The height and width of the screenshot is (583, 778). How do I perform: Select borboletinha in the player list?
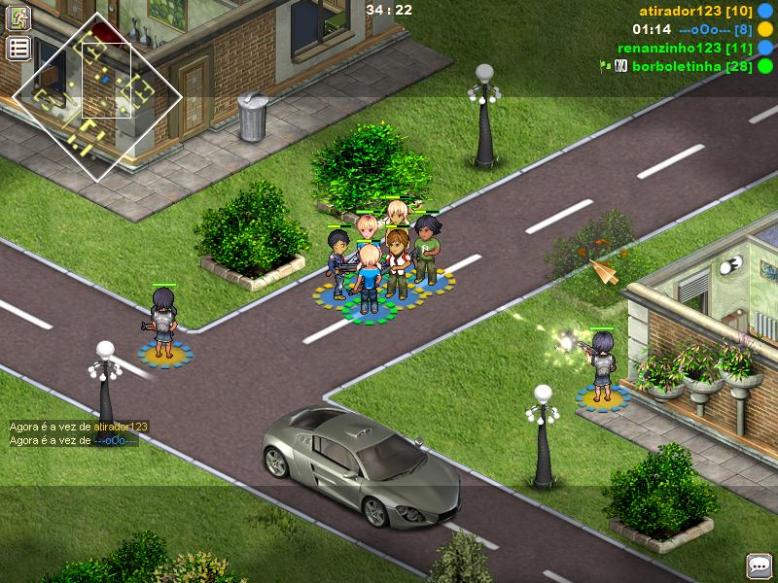pyautogui.click(x=691, y=66)
